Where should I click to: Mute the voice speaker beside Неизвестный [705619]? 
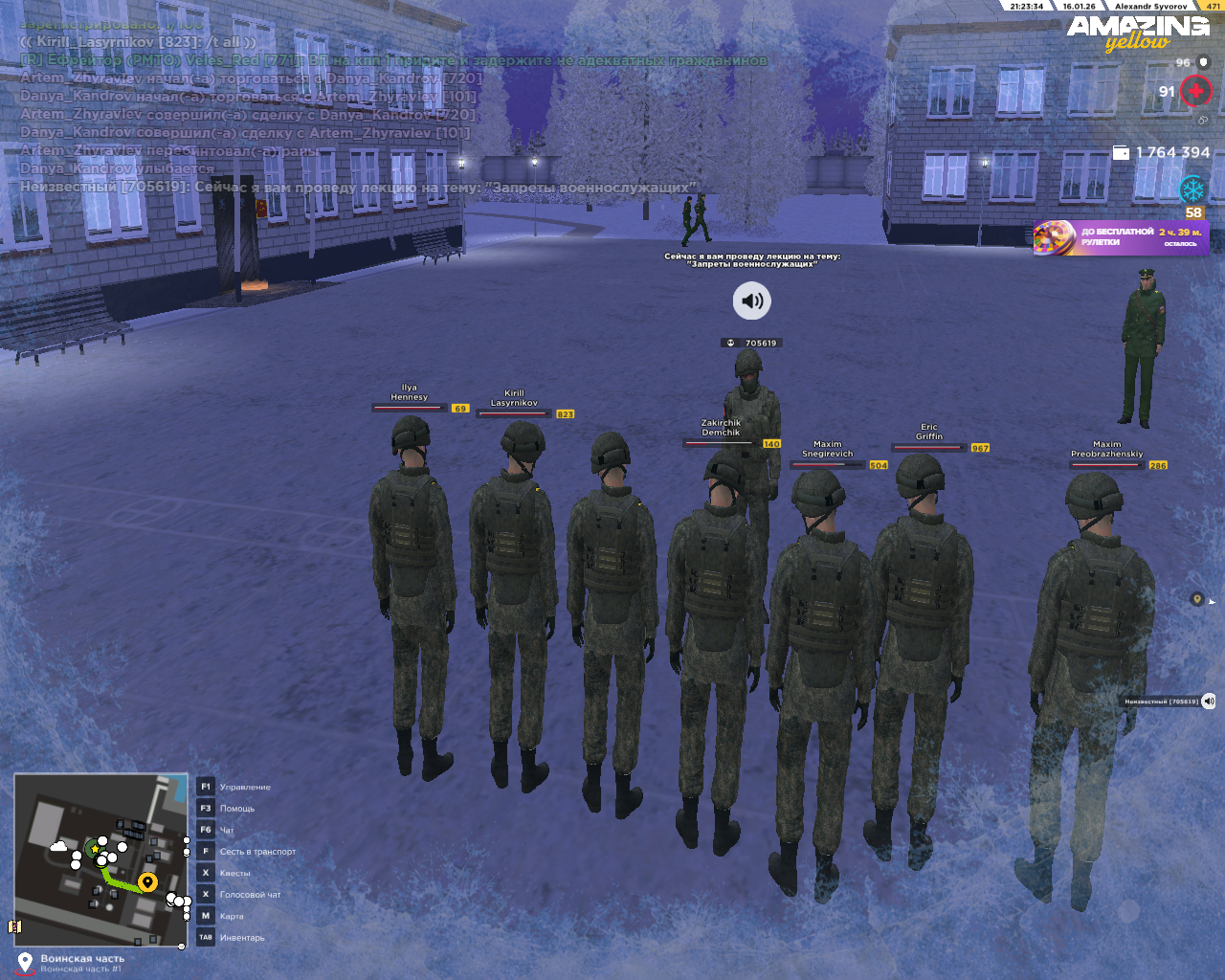click(1209, 702)
